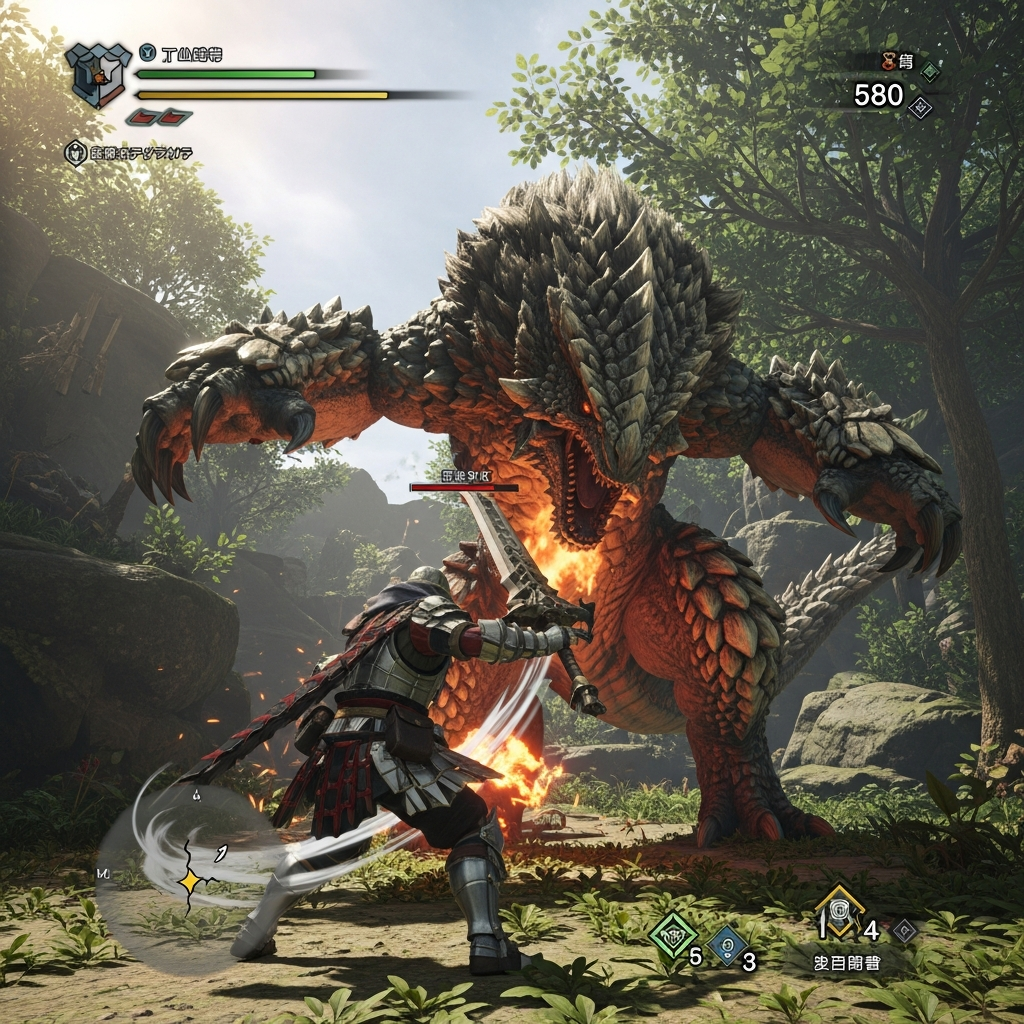1024x1024 pixels.
Task: Select the gold-framed item in the item bar
Action: click(x=838, y=913)
